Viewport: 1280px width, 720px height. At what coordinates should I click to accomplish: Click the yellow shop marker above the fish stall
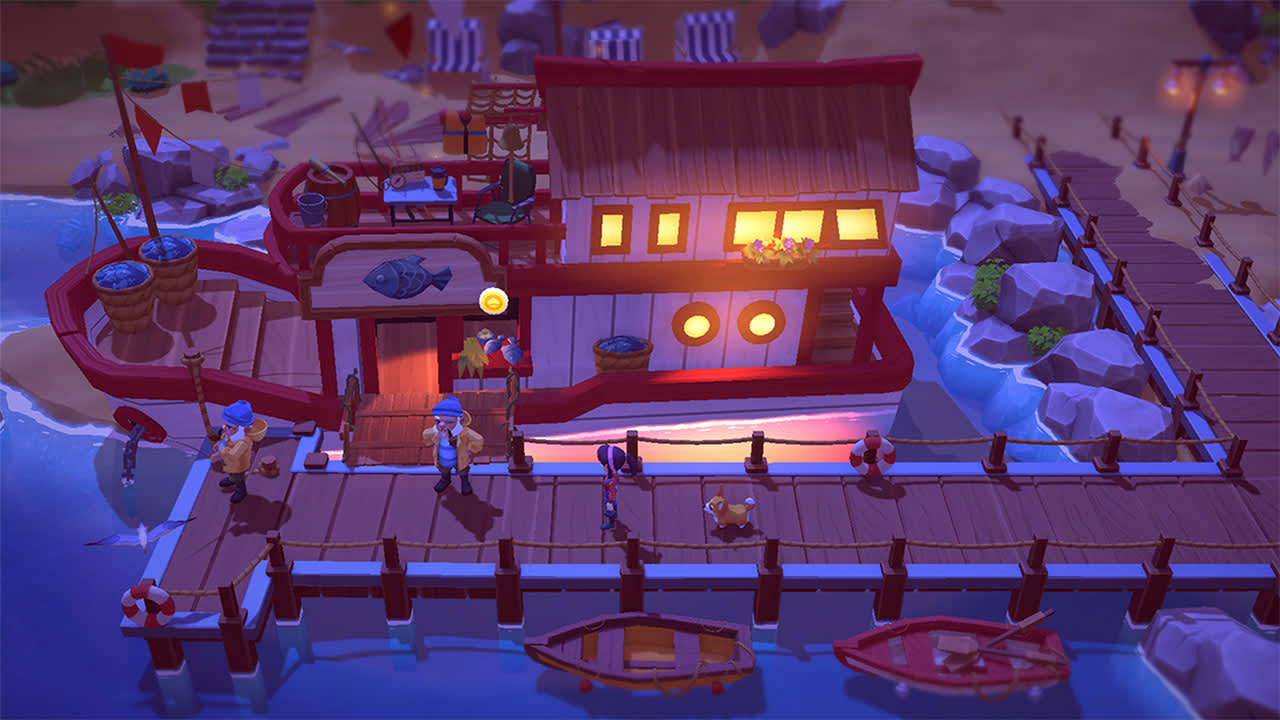(x=493, y=300)
